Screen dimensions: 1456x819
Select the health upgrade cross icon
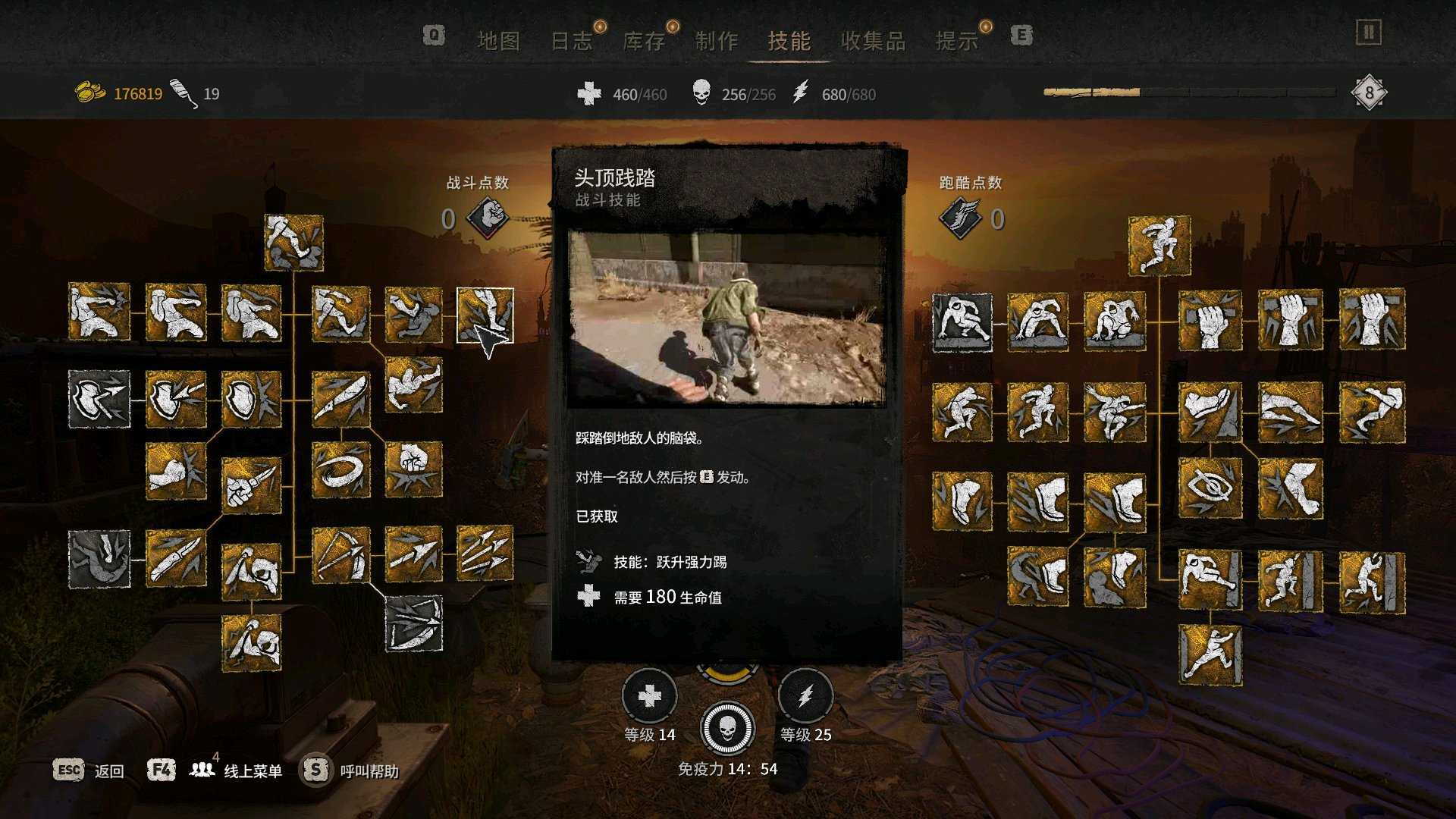[x=650, y=695]
